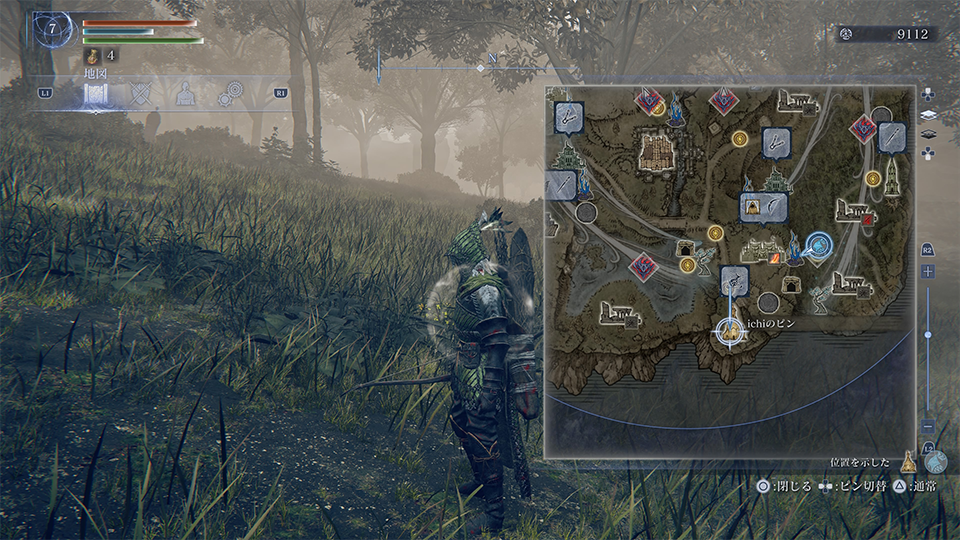Select the 地図 map tab
Viewport: 960px width, 540px height.
coord(96,95)
